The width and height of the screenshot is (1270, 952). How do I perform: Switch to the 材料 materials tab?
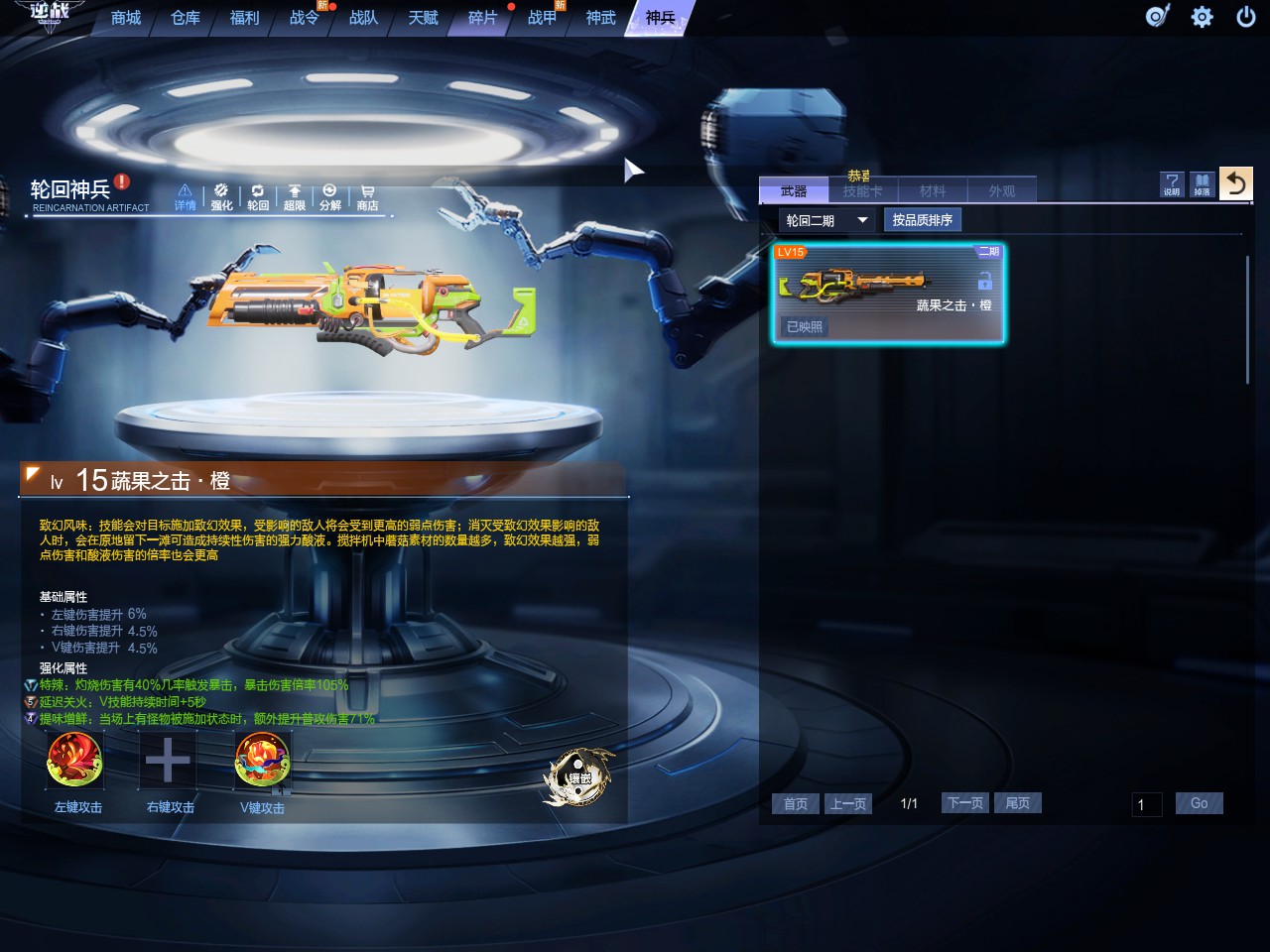coord(933,190)
